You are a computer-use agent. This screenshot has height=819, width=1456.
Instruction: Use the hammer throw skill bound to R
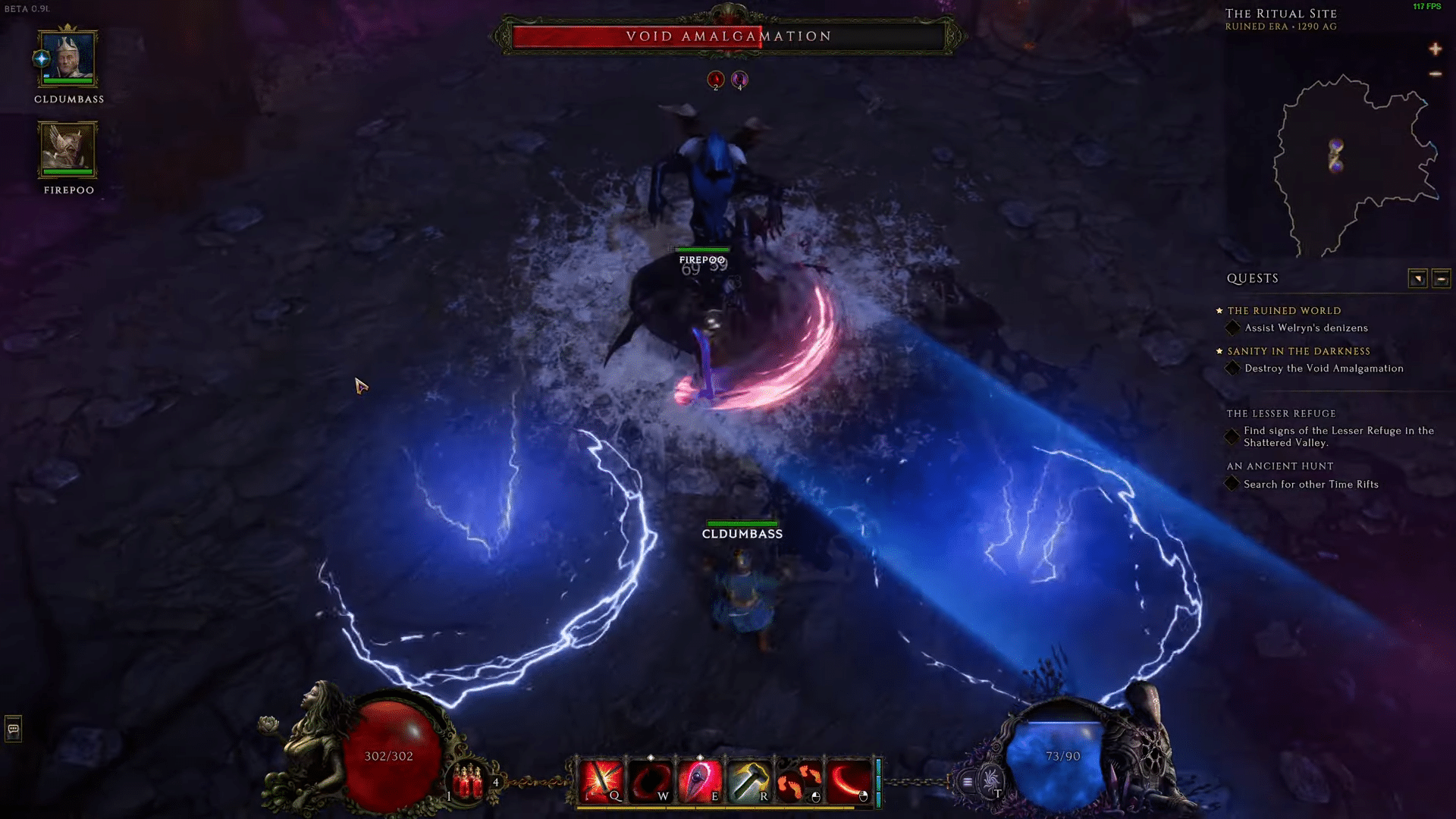point(748,777)
